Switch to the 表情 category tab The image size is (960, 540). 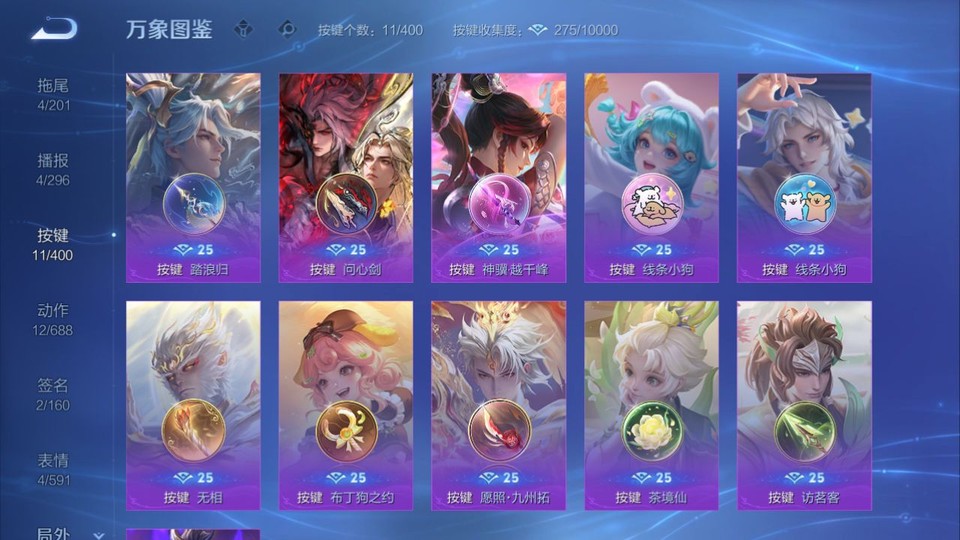coord(53,469)
